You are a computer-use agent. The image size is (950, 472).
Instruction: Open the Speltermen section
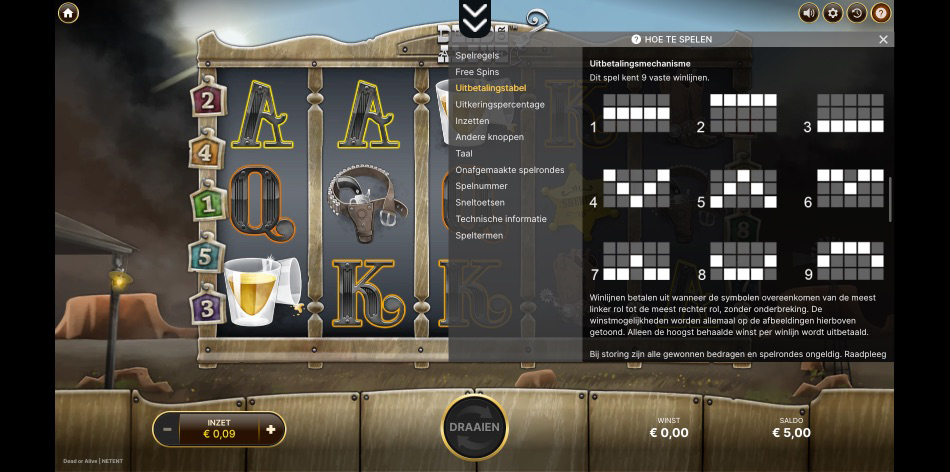[x=479, y=236]
